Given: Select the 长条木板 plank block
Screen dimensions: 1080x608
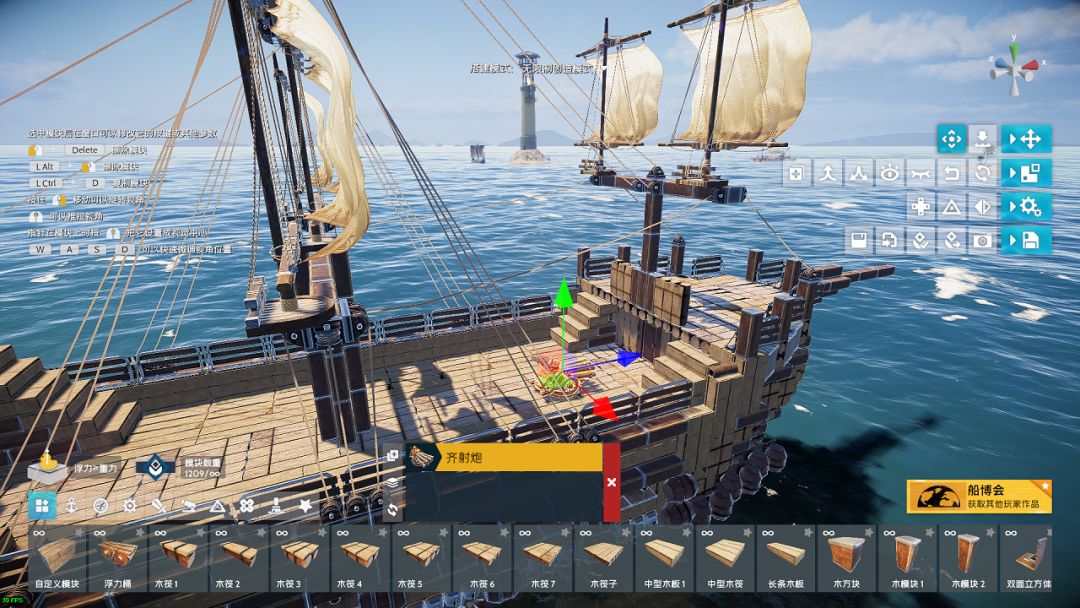Looking at the screenshot, I should click(785, 558).
